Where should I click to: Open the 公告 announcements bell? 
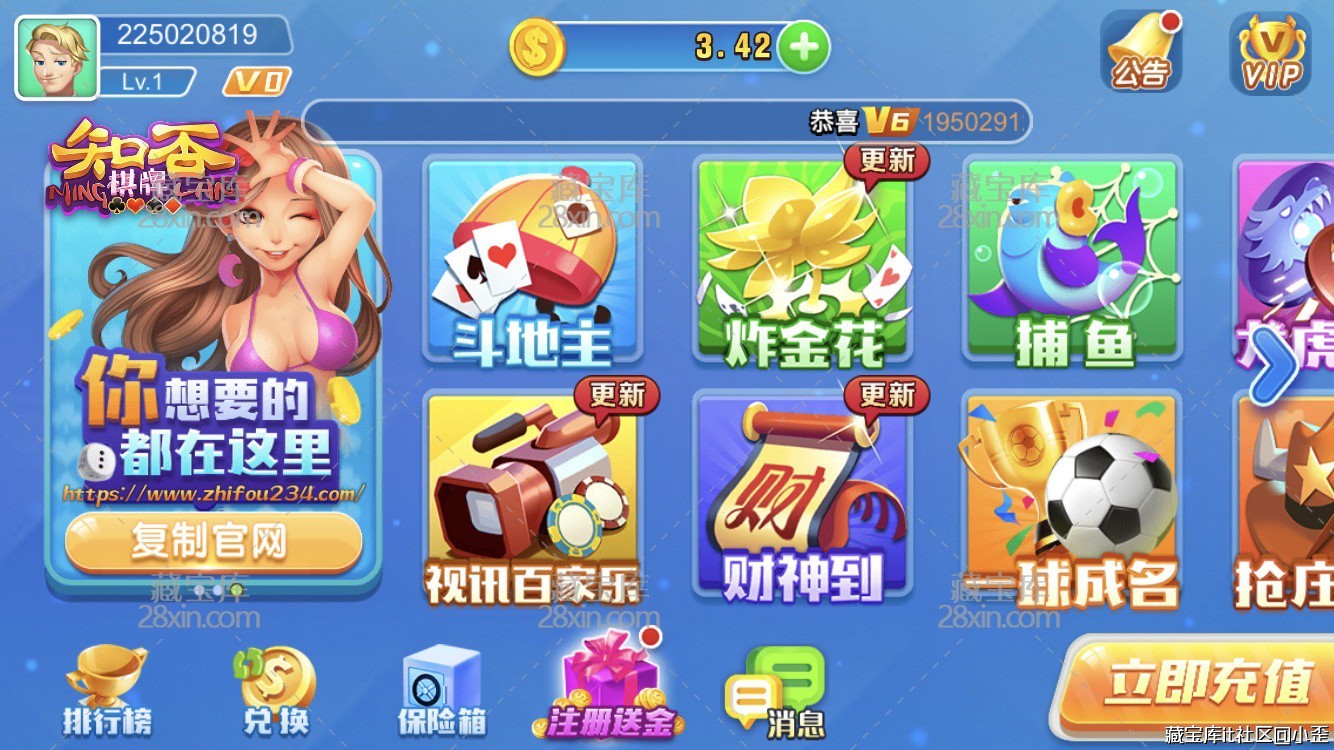pyautogui.click(x=1143, y=52)
